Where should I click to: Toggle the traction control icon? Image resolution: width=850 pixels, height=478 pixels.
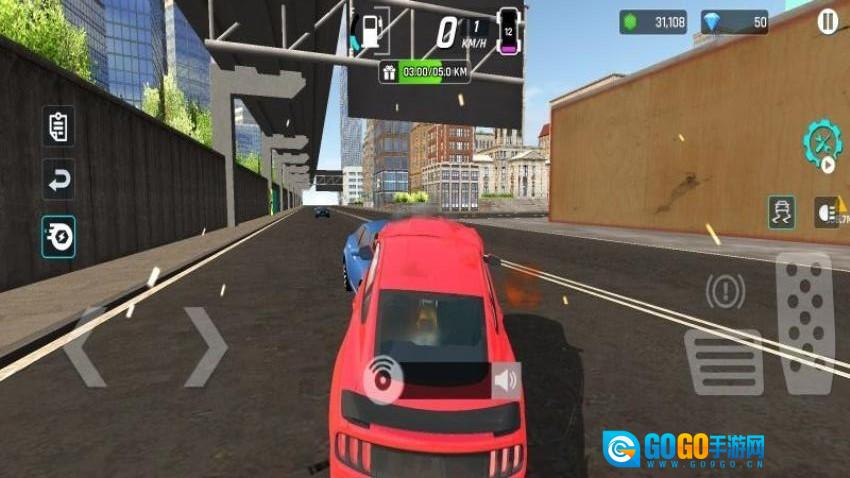click(x=783, y=212)
